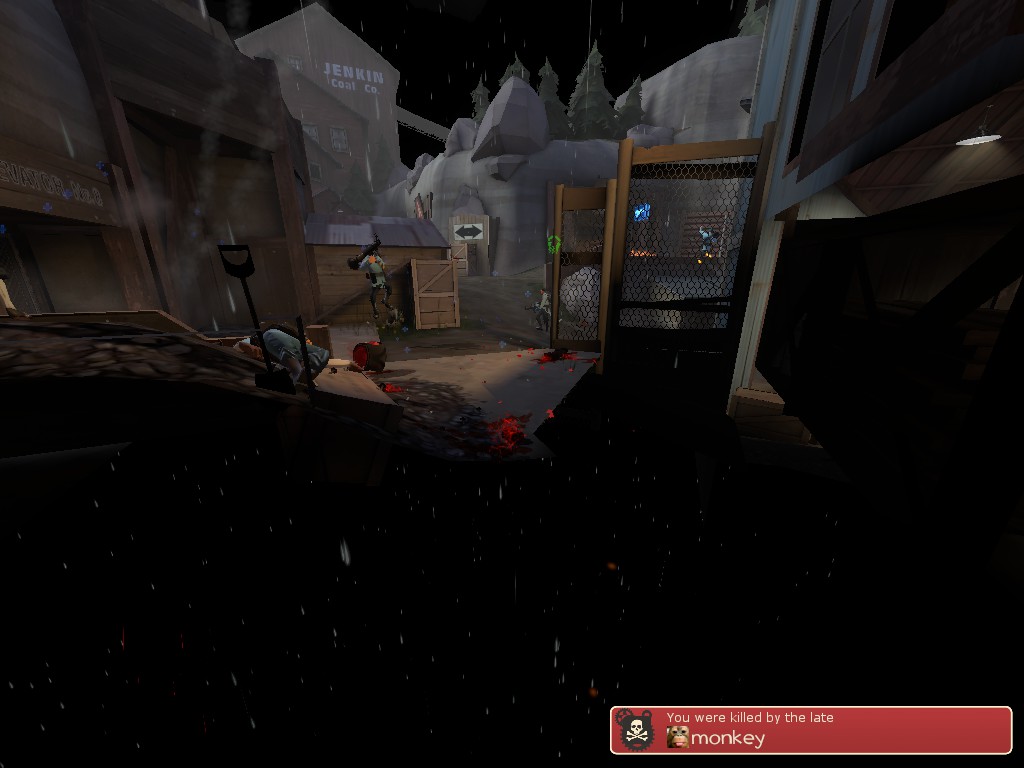This screenshot has width=1024, height=768.
Task: Click the "killed by the late monkey" panel
Action: click(811, 730)
